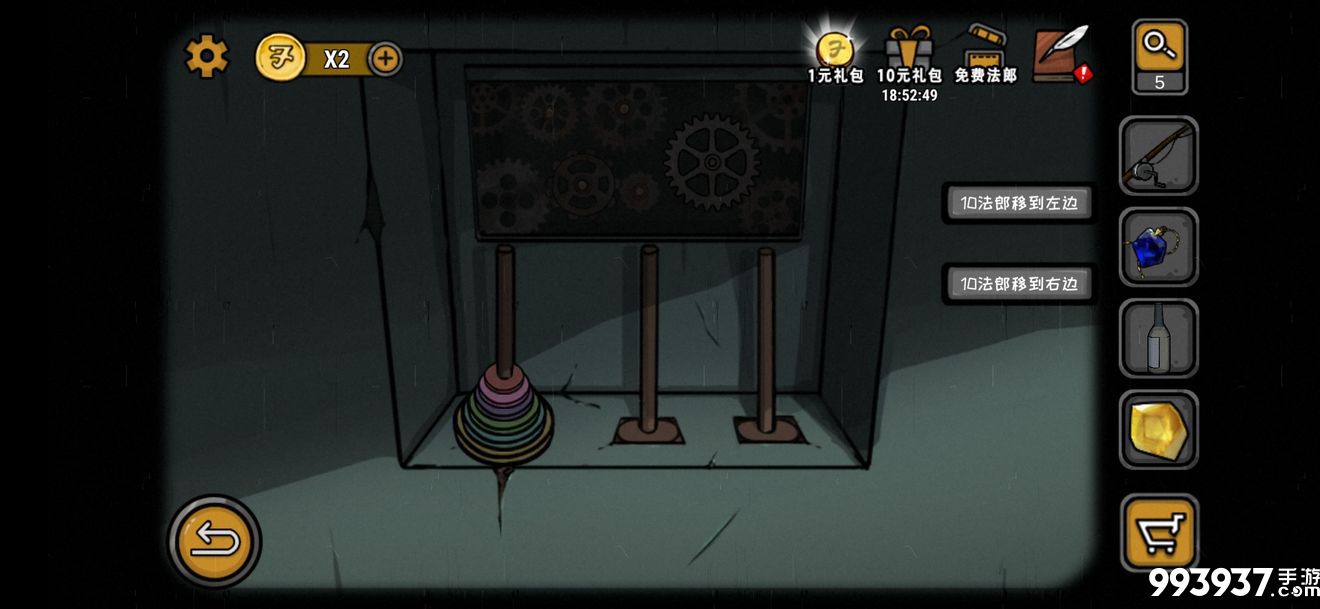Viewport: 1320px width, 609px height.
Task: Select the glass bottle inventory slot
Action: coord(1158,338)
